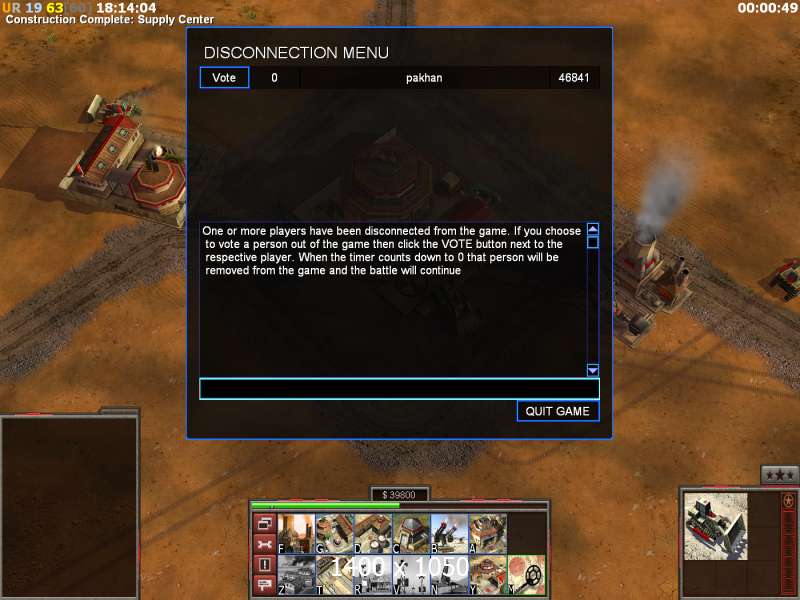Click the message box scroll-down arrow
The height and width of the screenshot is (600, 800).
pyautogui.click(x=592, y=369)
